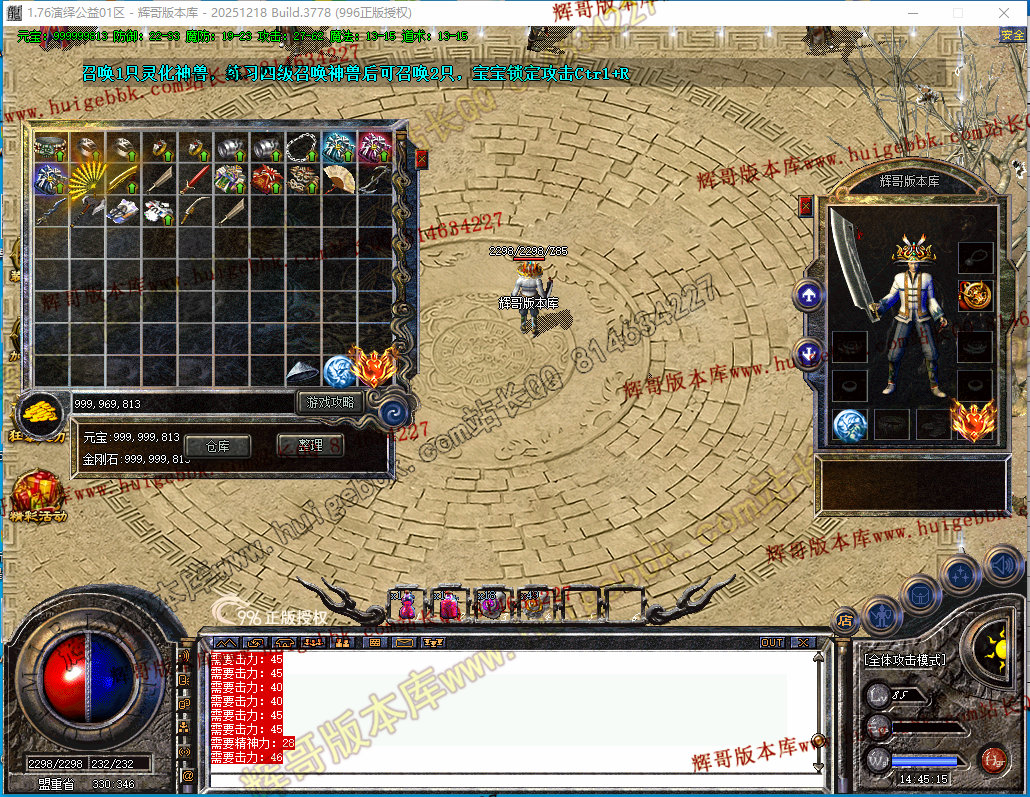Open the 仓库 warehouse button
The image size is (1030, 797).
[x=217, y=446]
